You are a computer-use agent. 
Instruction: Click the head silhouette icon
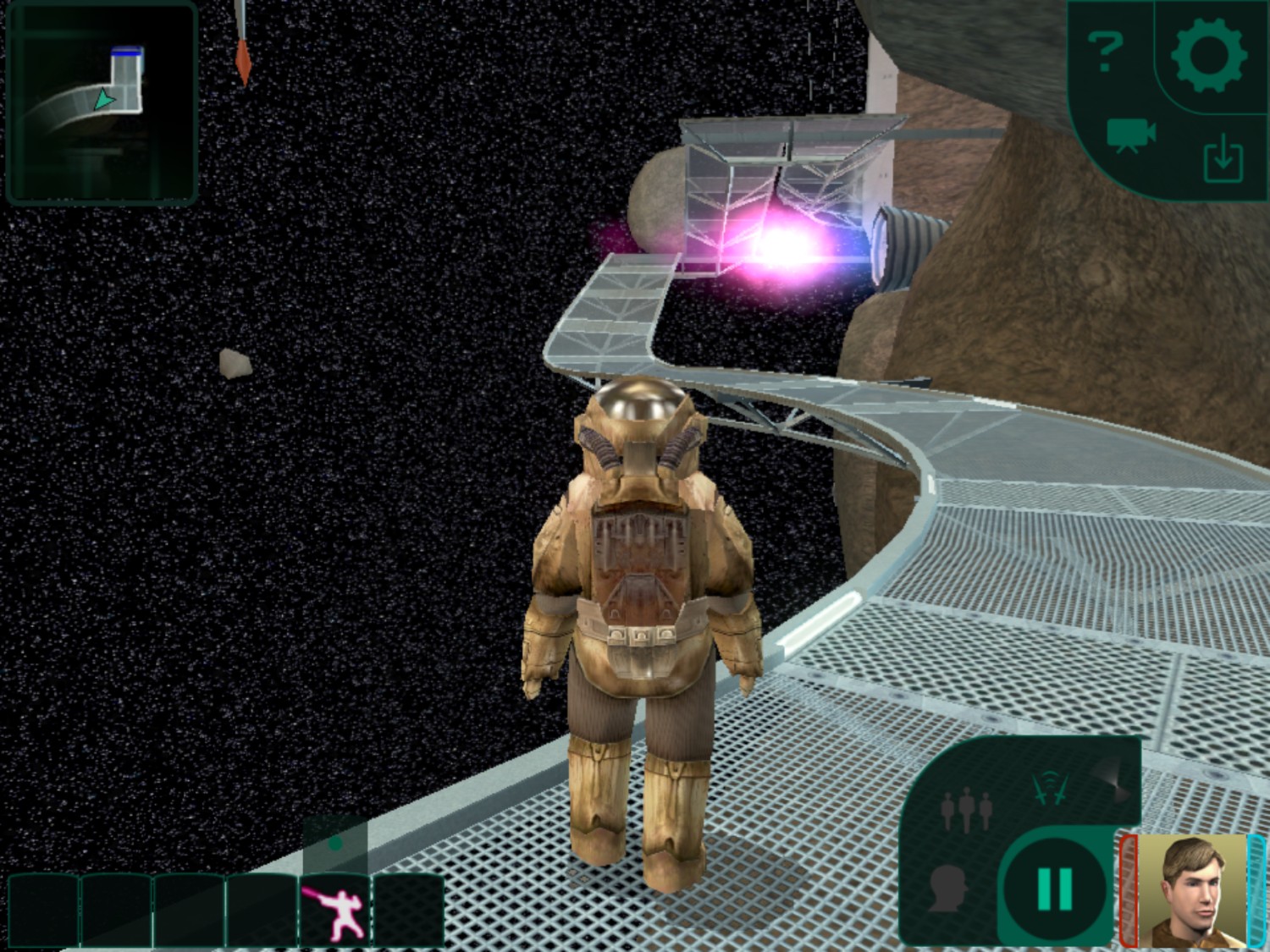pyautogui.click(x=948, y=887)
